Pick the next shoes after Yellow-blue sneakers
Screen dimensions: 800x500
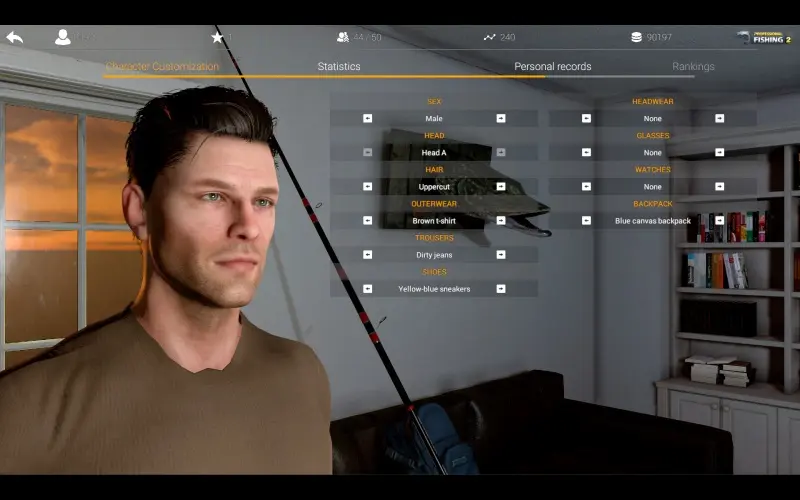tap(501, 288)
